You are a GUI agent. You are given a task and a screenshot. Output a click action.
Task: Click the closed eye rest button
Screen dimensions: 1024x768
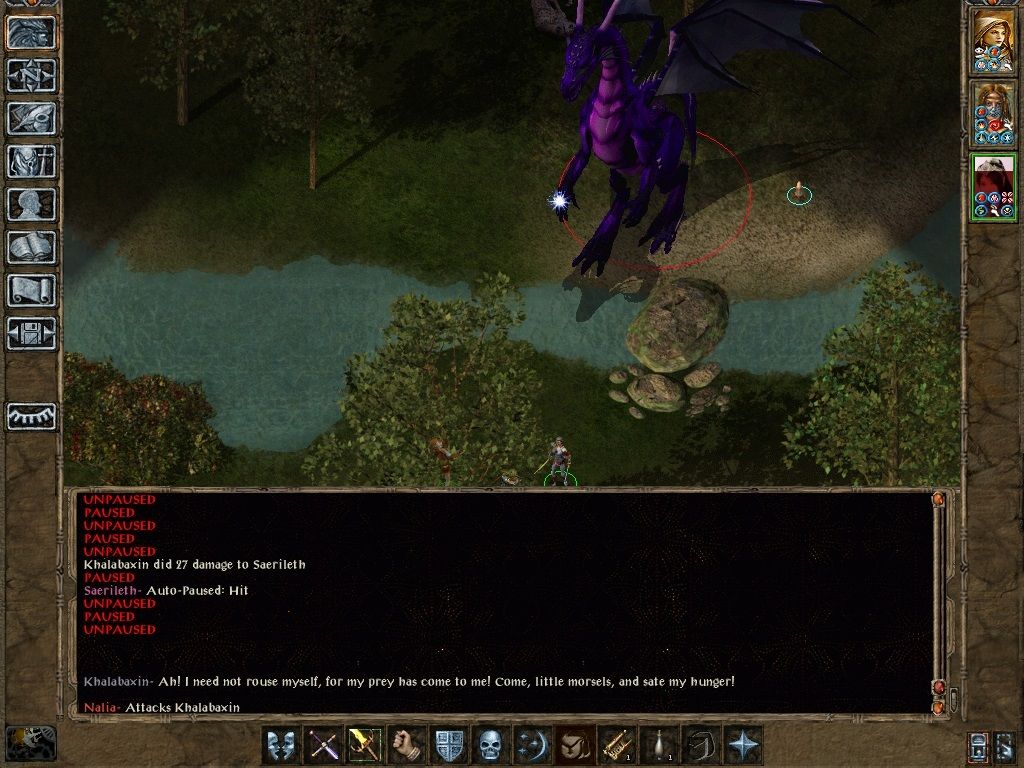(32, 416)
